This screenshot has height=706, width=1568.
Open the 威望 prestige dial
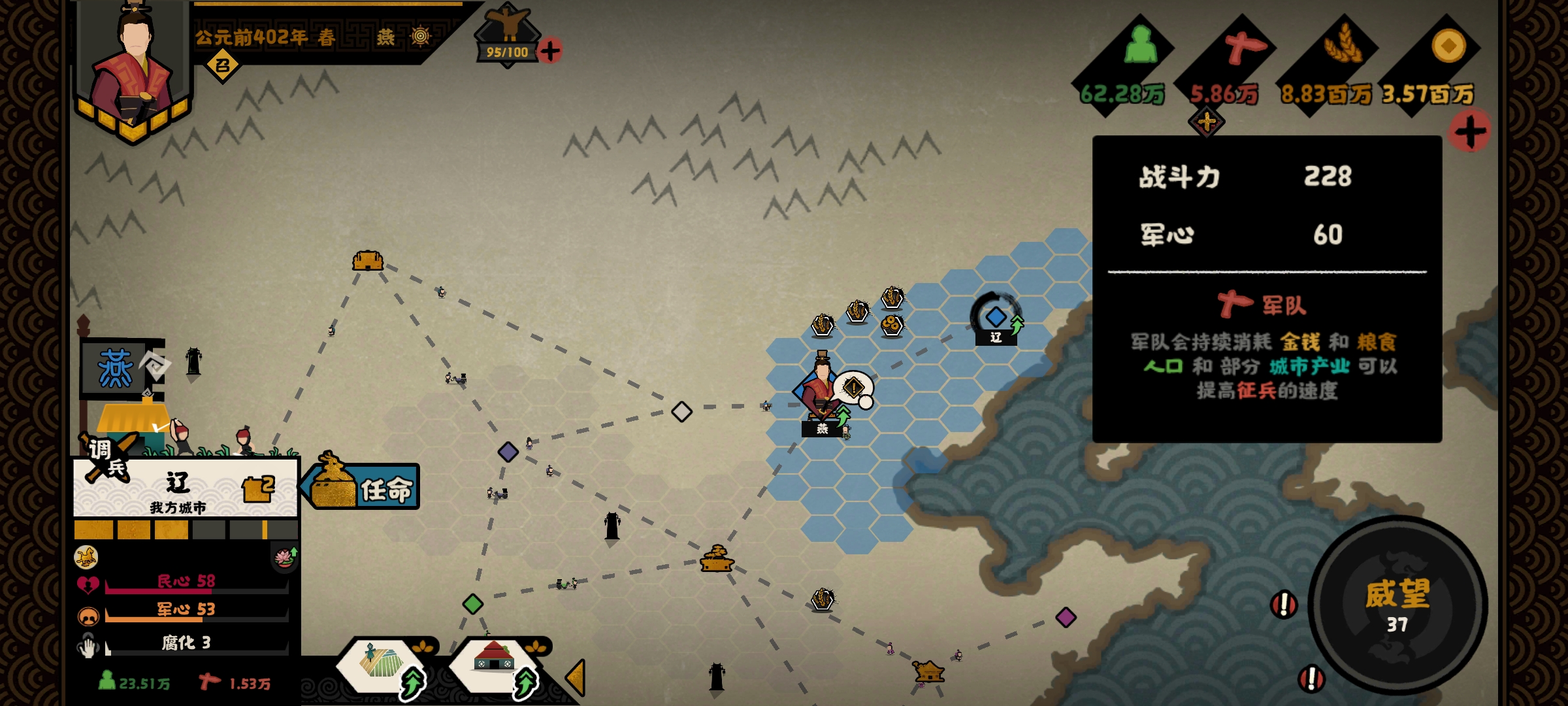[x=1397, y=605]
